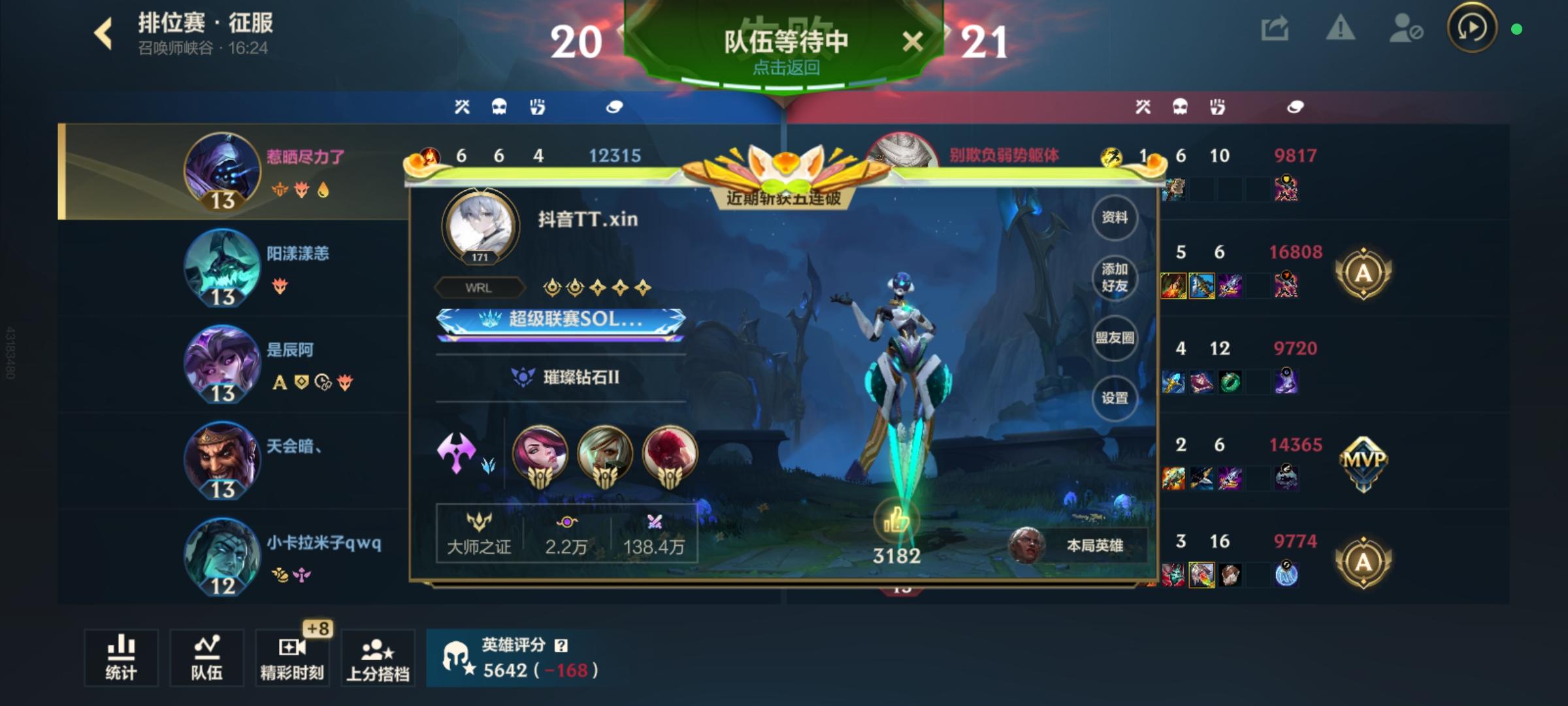Open 精彩时刻 with the +8 badge
Image resolution: width=1568 pixels, height=706 pixels.
coord(291,658)
